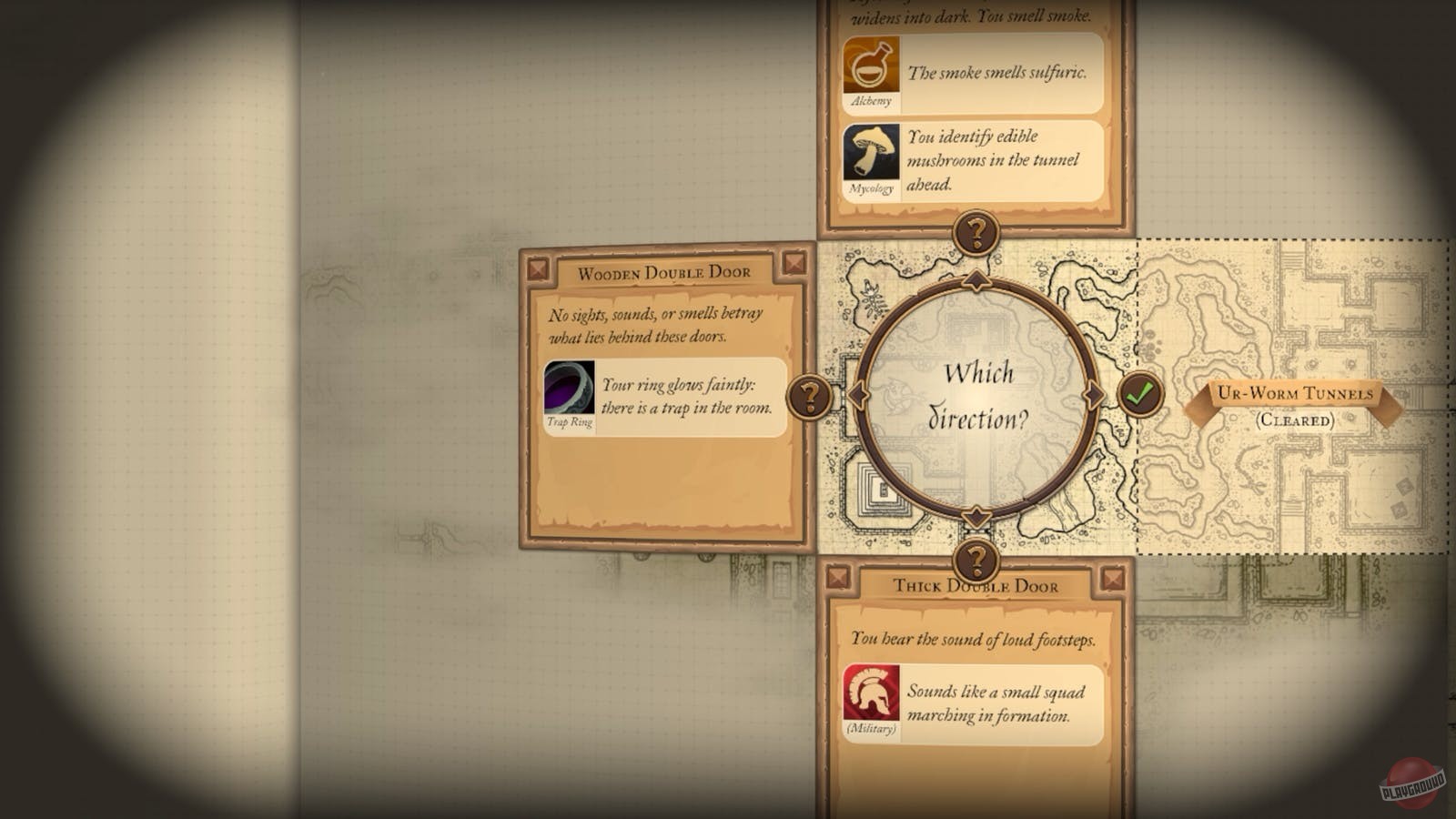This screenshot has width=1456, height=819.
Task: Expand the west diamond arrow on the wheel
Action: [x=859, y=396]
